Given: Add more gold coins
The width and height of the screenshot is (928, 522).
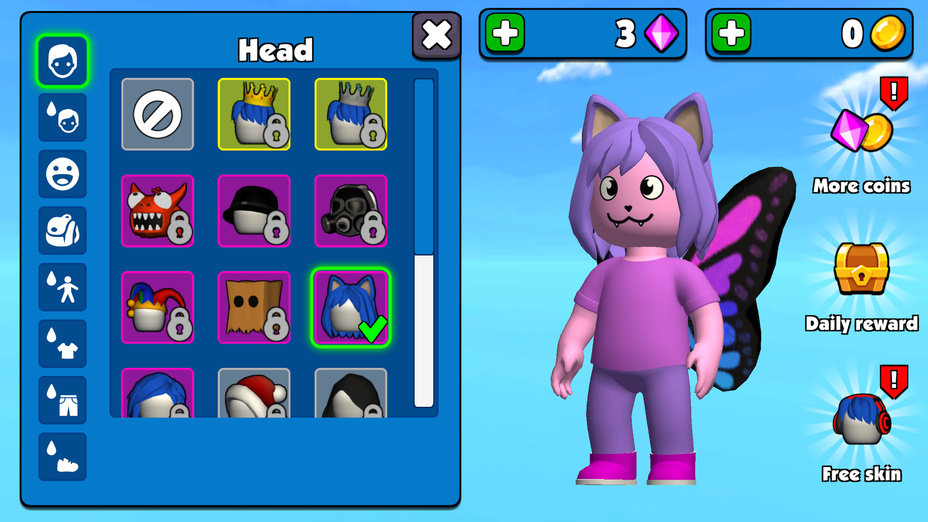Looking at the screenshot, I should tap(732, 34).
